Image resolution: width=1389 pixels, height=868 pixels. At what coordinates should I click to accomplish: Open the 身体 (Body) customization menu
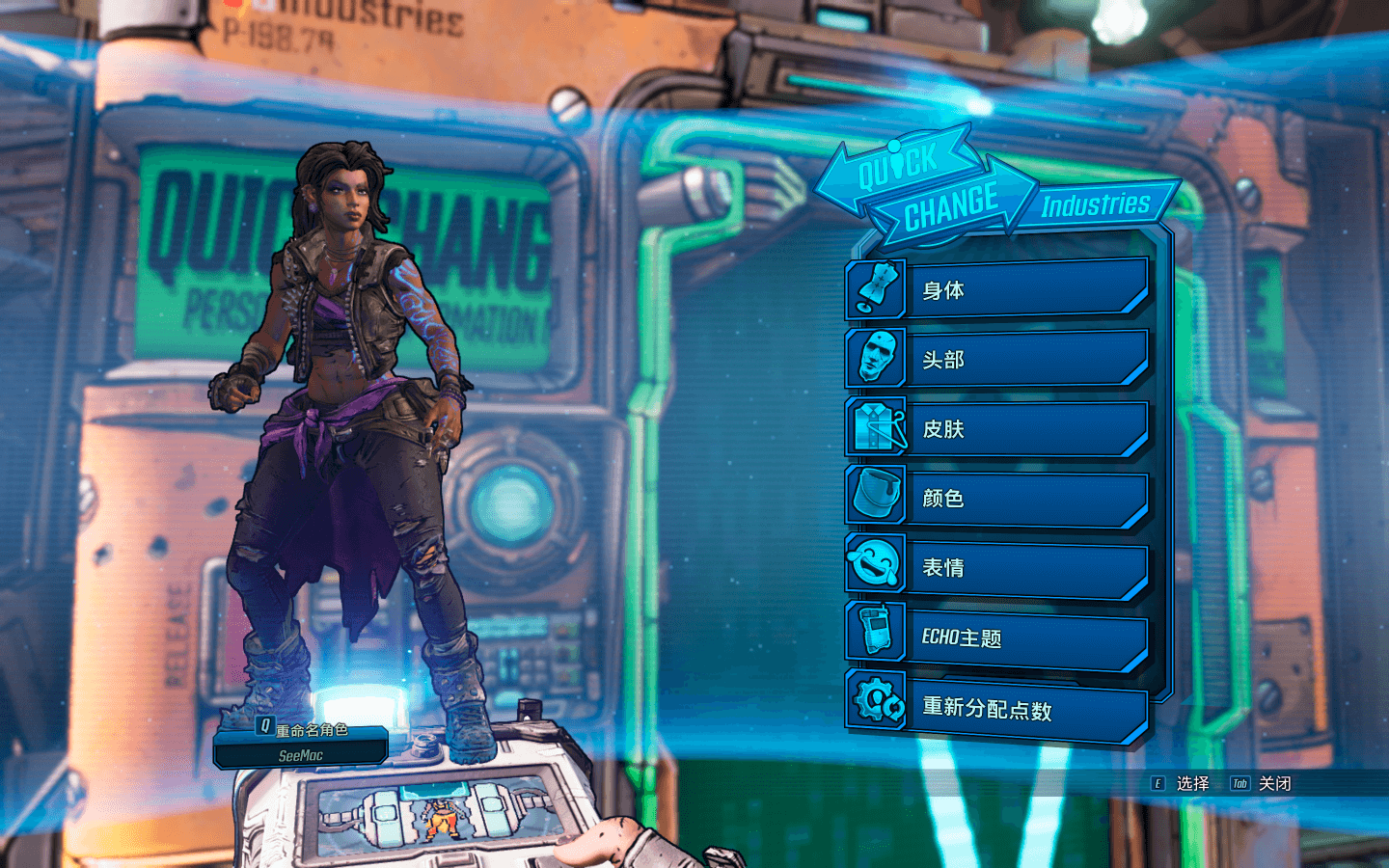point(1022,289)
